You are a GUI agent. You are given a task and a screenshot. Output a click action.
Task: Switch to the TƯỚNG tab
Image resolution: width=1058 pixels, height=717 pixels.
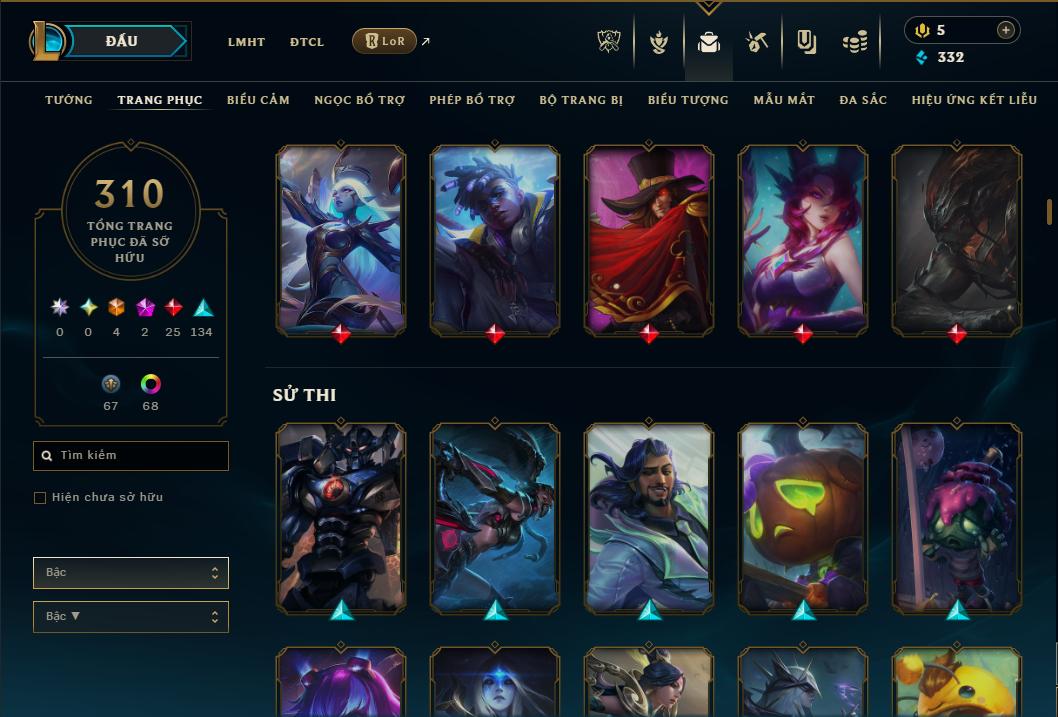(69, 100)
